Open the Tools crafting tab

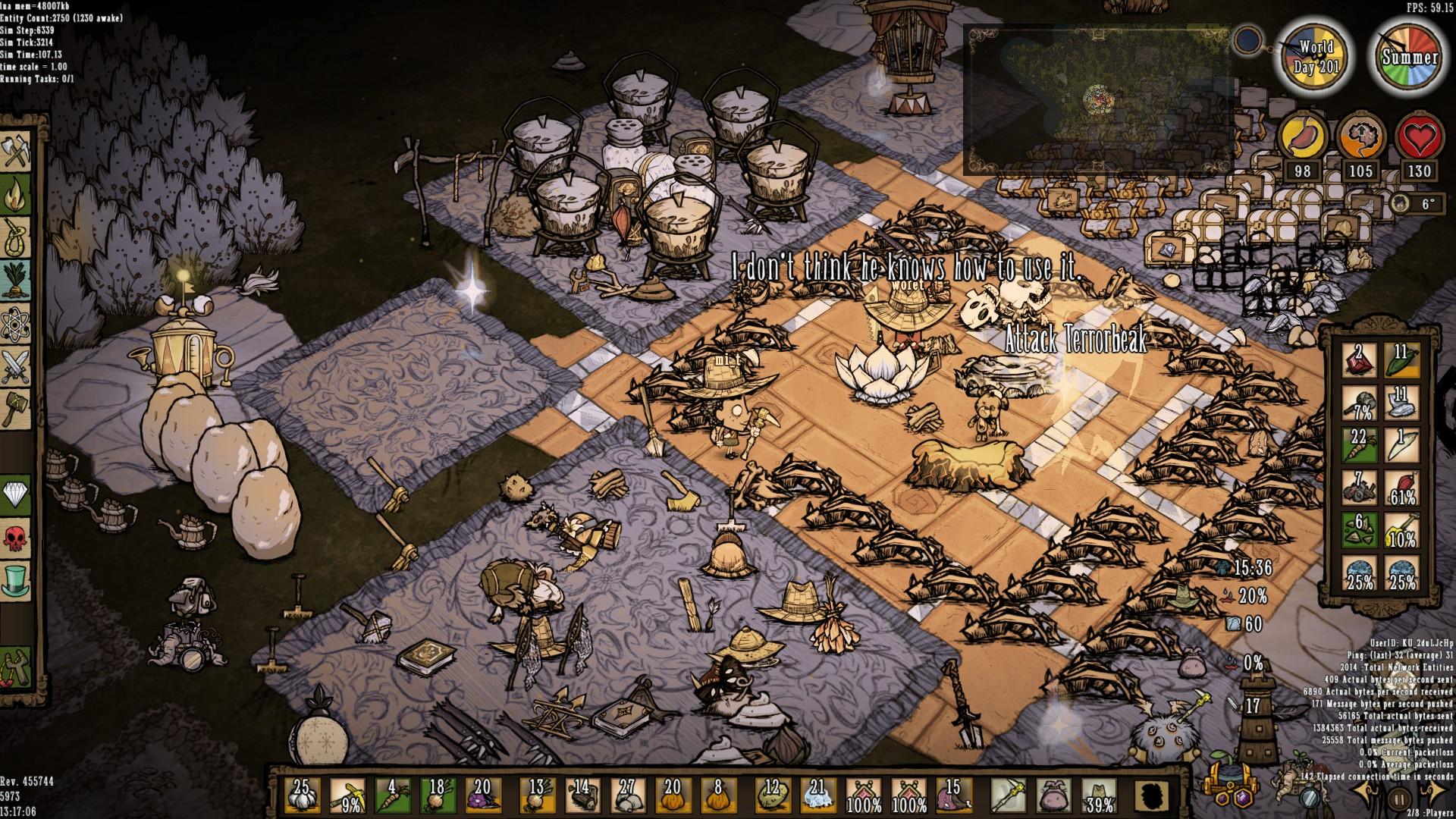coord(16,152)
